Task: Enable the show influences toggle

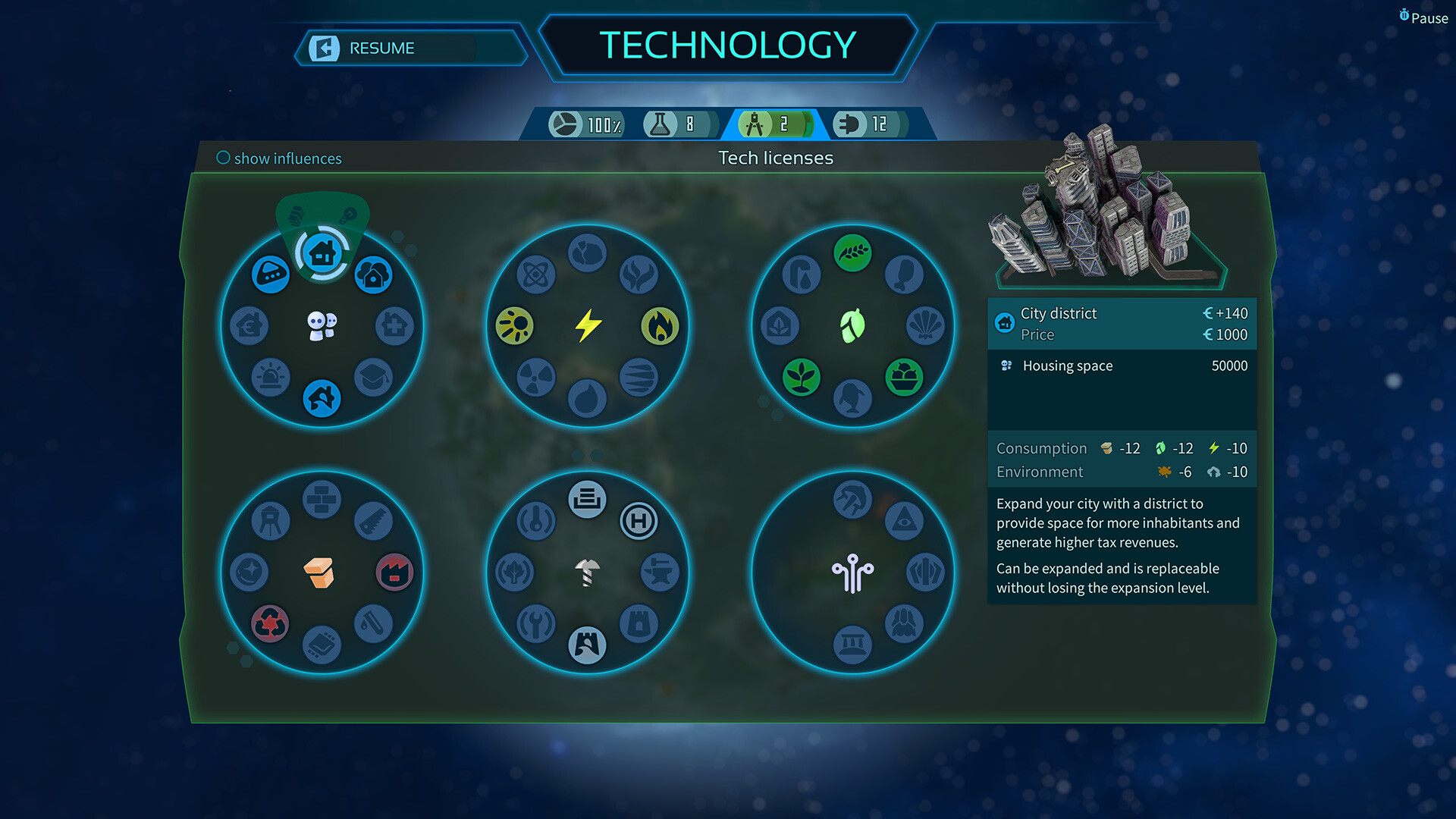Action: pos(224,158)
